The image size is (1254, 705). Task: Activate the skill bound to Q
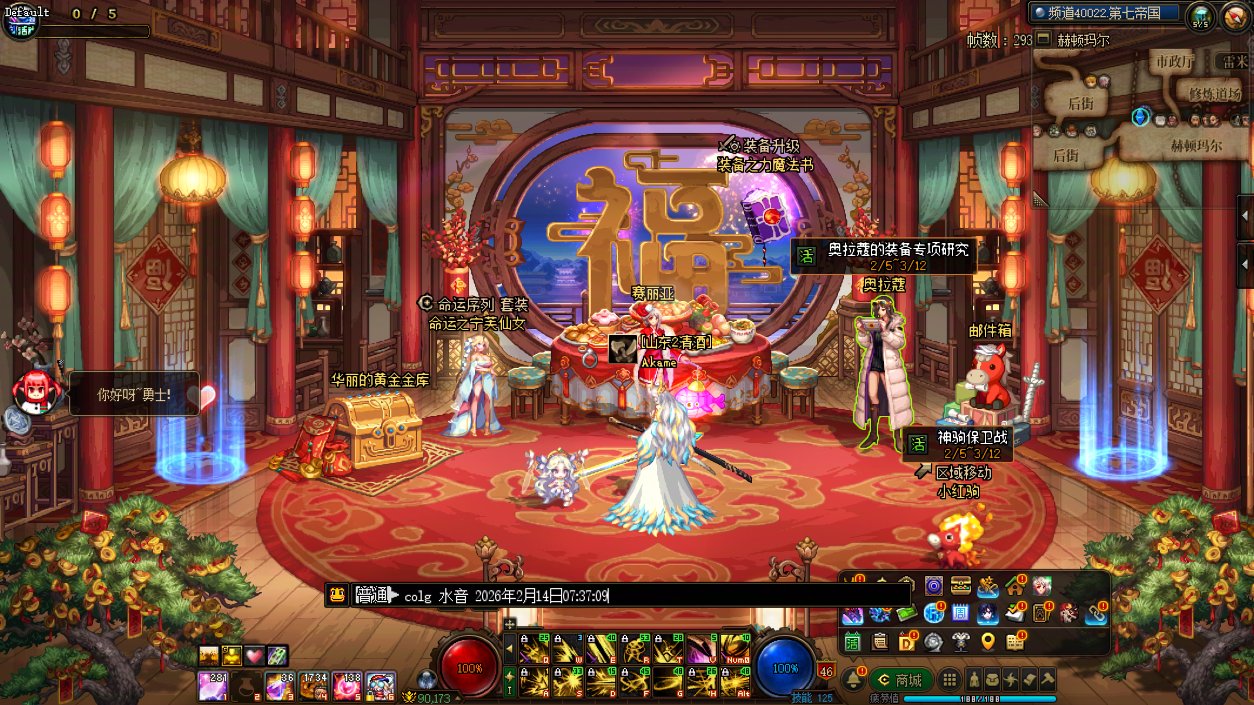pyautogui.click(x=536, y=649)
